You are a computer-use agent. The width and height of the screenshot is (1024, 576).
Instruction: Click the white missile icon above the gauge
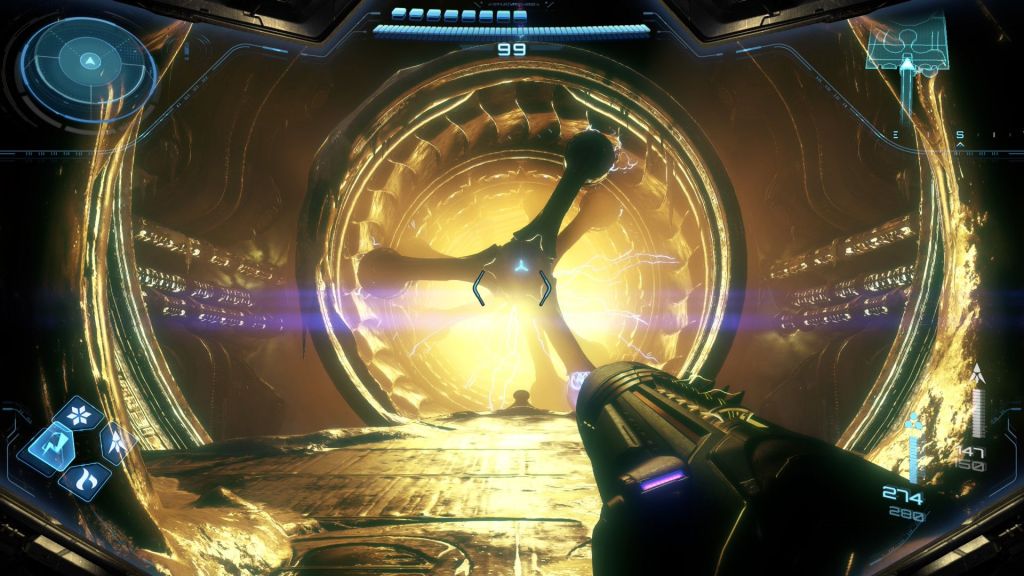pos(977,375)
